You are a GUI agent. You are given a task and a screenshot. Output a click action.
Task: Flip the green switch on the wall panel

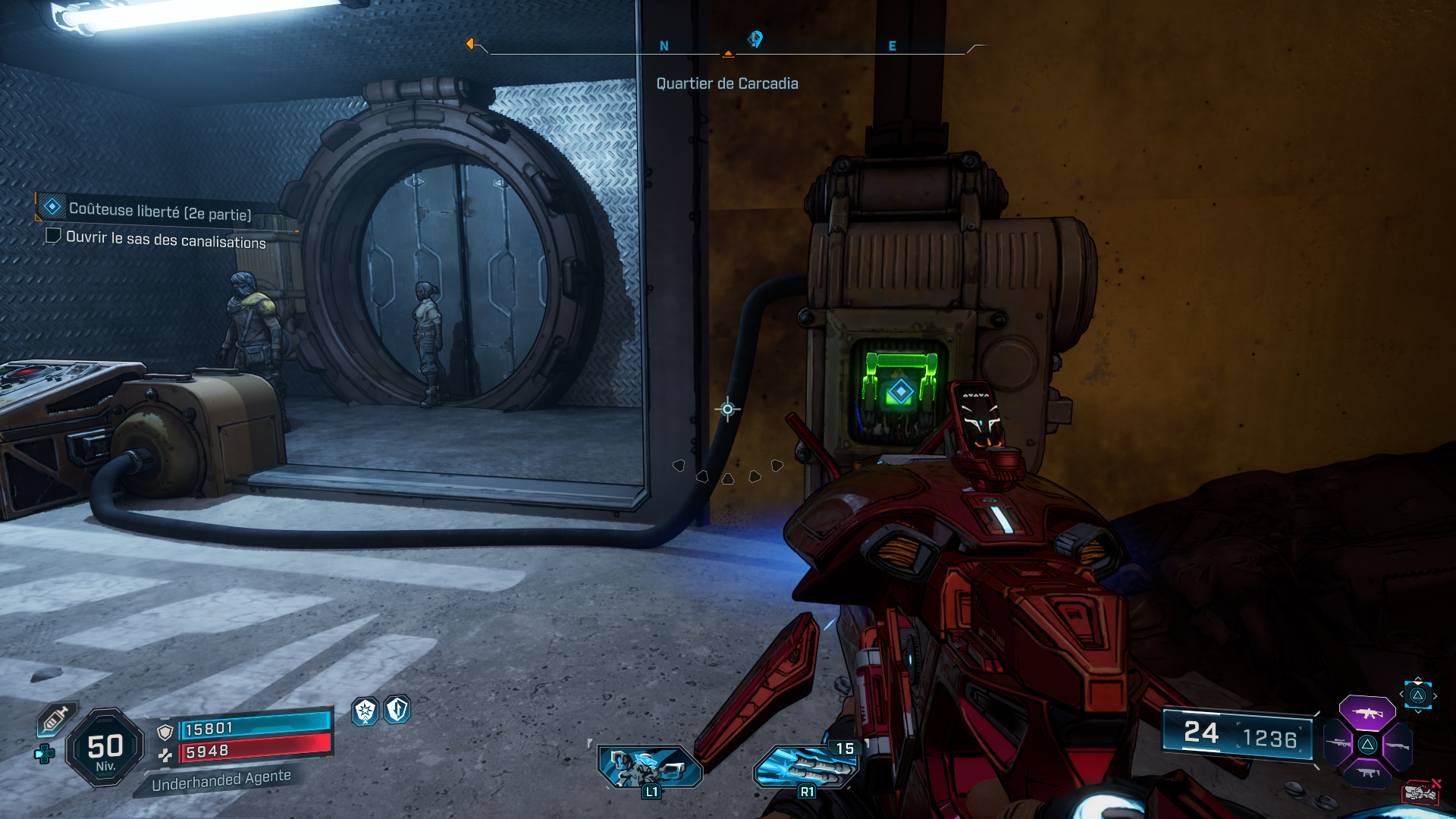pos(902,379)
